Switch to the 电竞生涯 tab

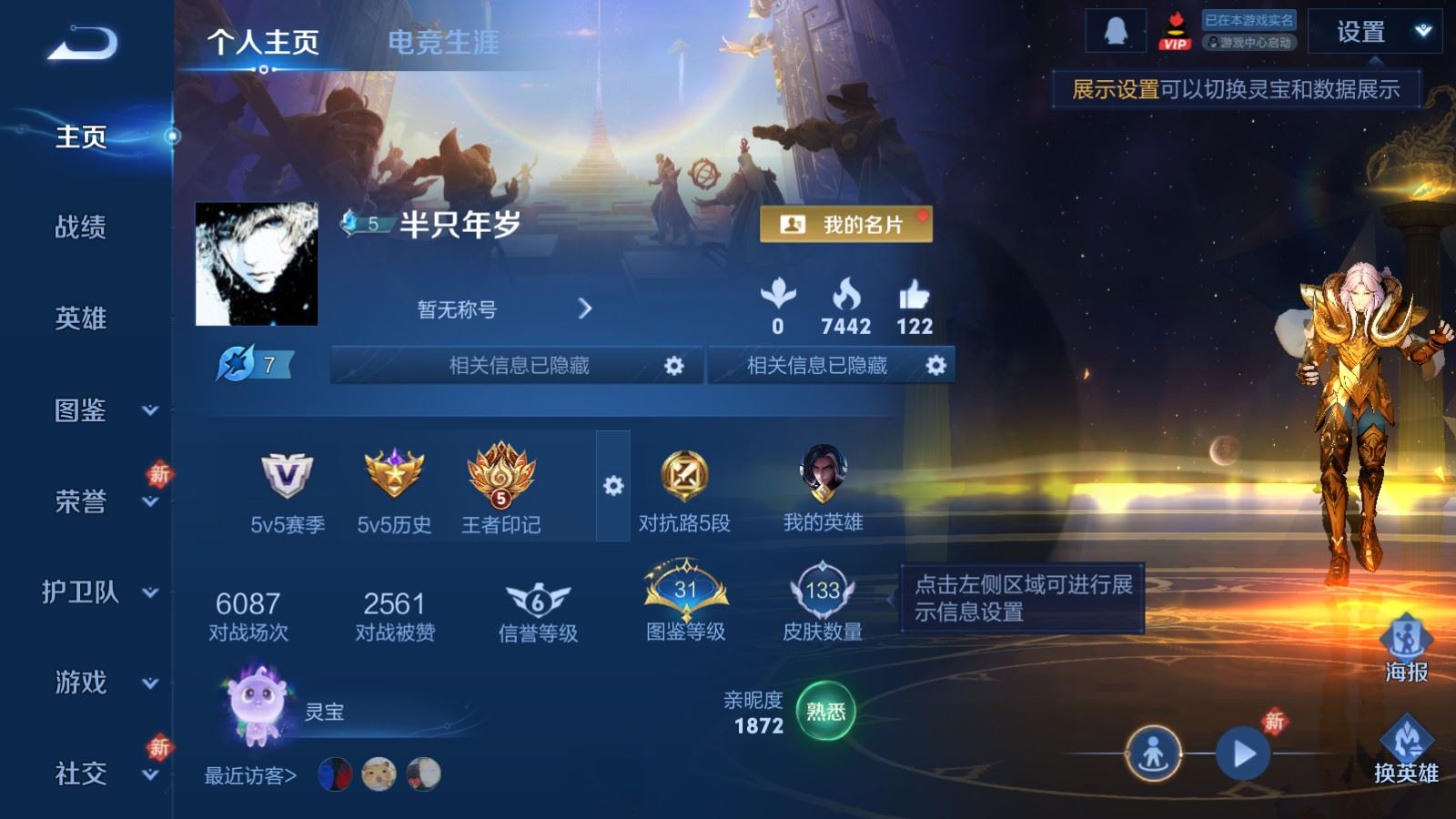point(443,43)
